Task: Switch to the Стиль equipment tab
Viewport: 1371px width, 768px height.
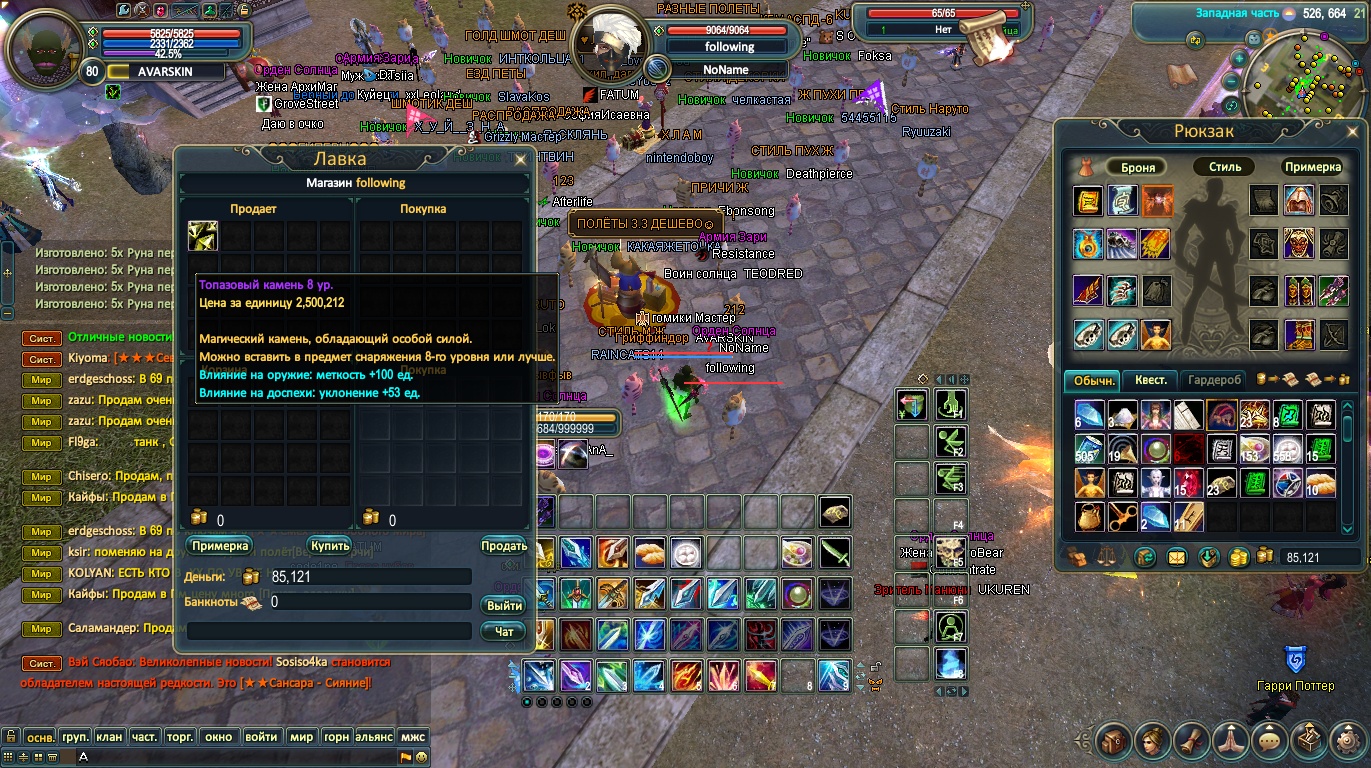Action: [1224, 167]
